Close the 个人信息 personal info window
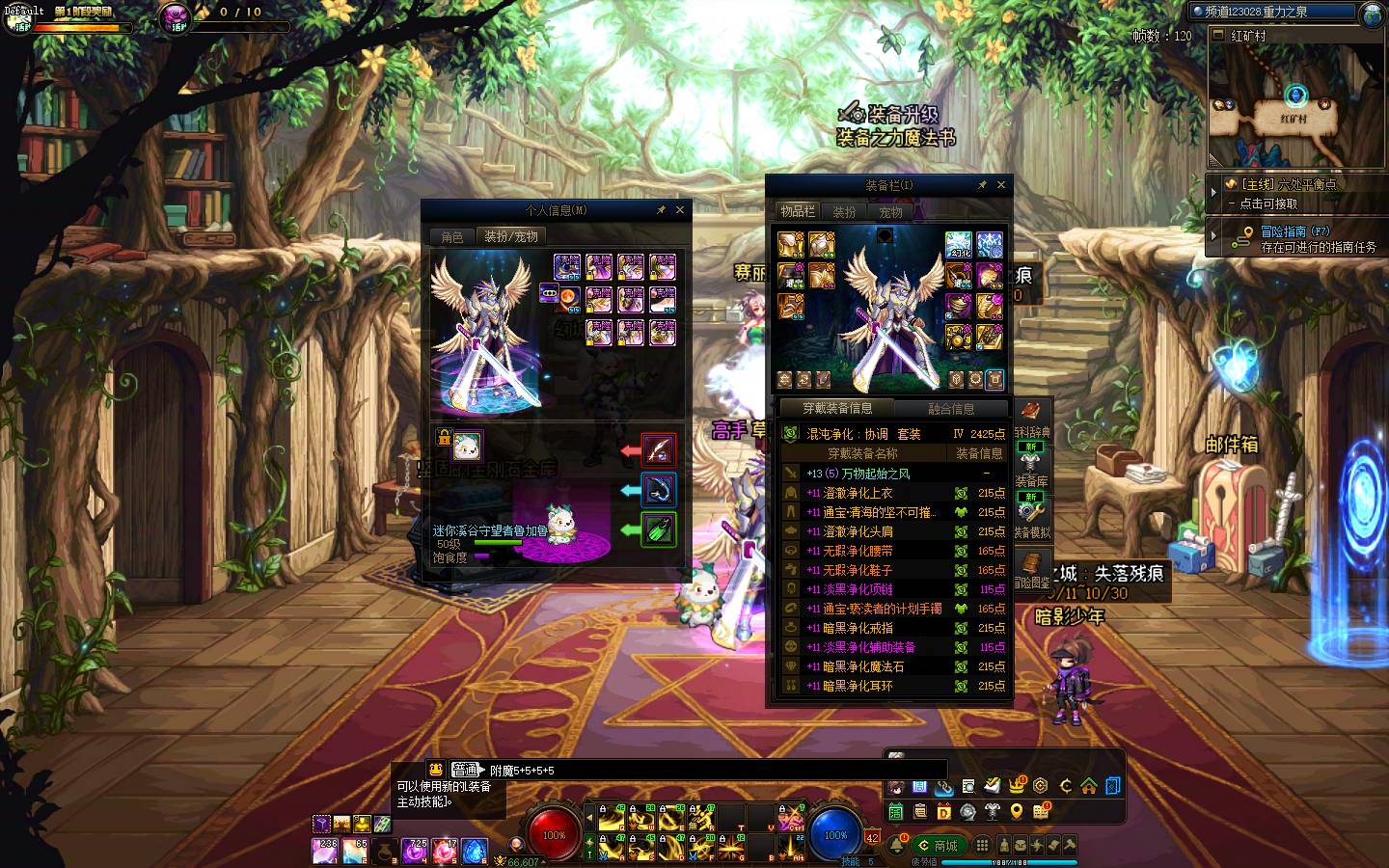 pos(679,210)
